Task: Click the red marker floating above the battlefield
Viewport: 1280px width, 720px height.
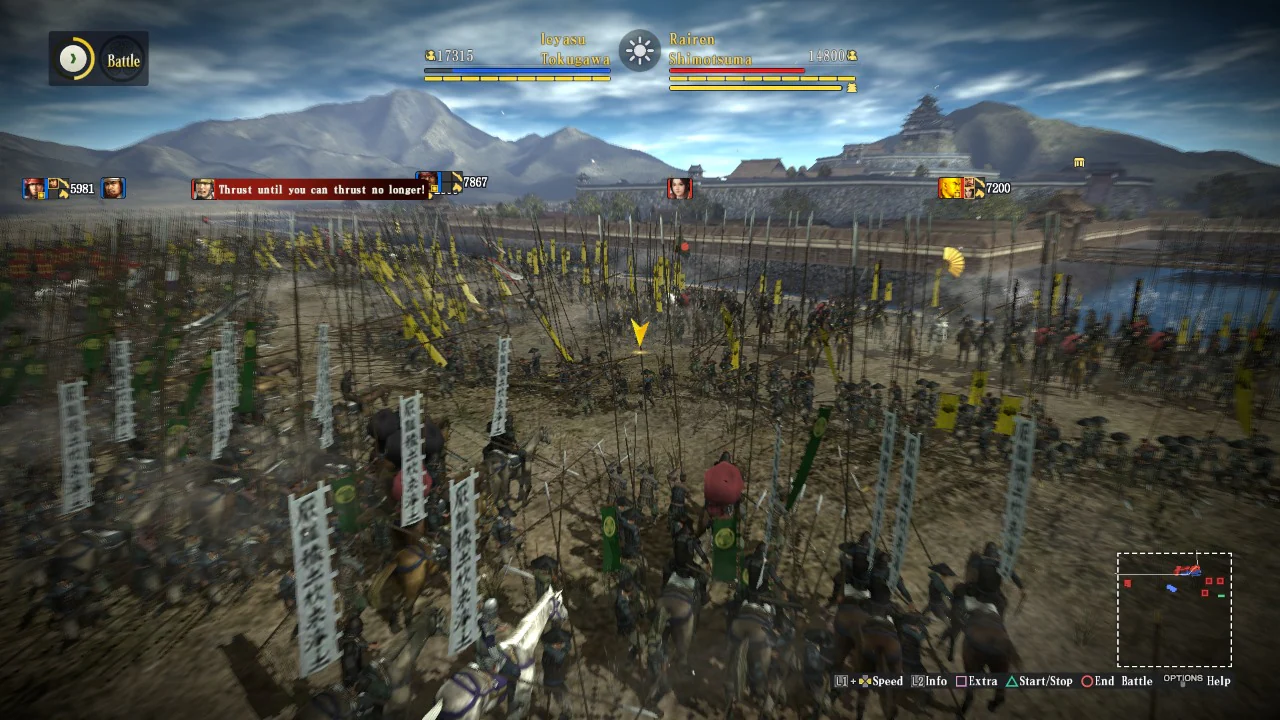Action: 684,247
